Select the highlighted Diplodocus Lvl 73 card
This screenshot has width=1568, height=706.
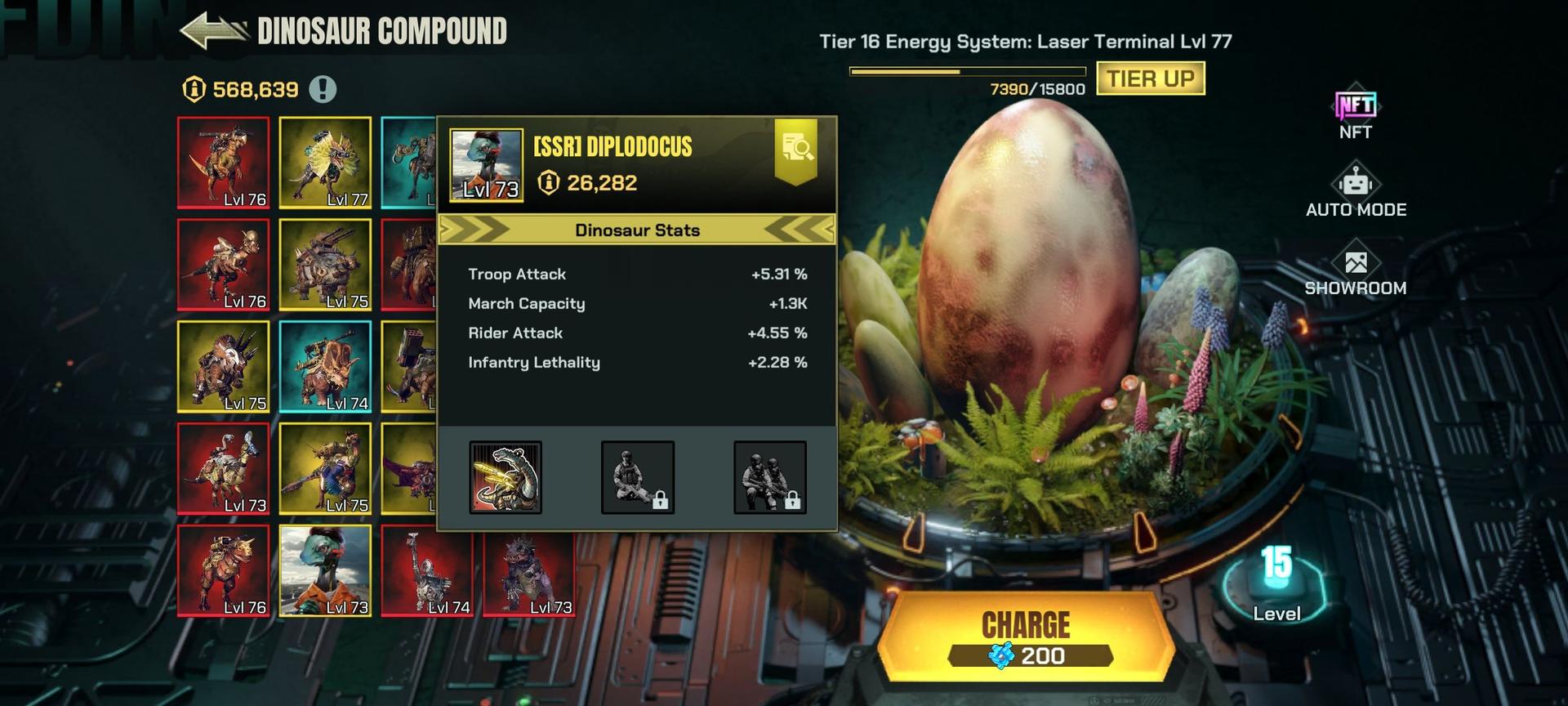(325, 570)
